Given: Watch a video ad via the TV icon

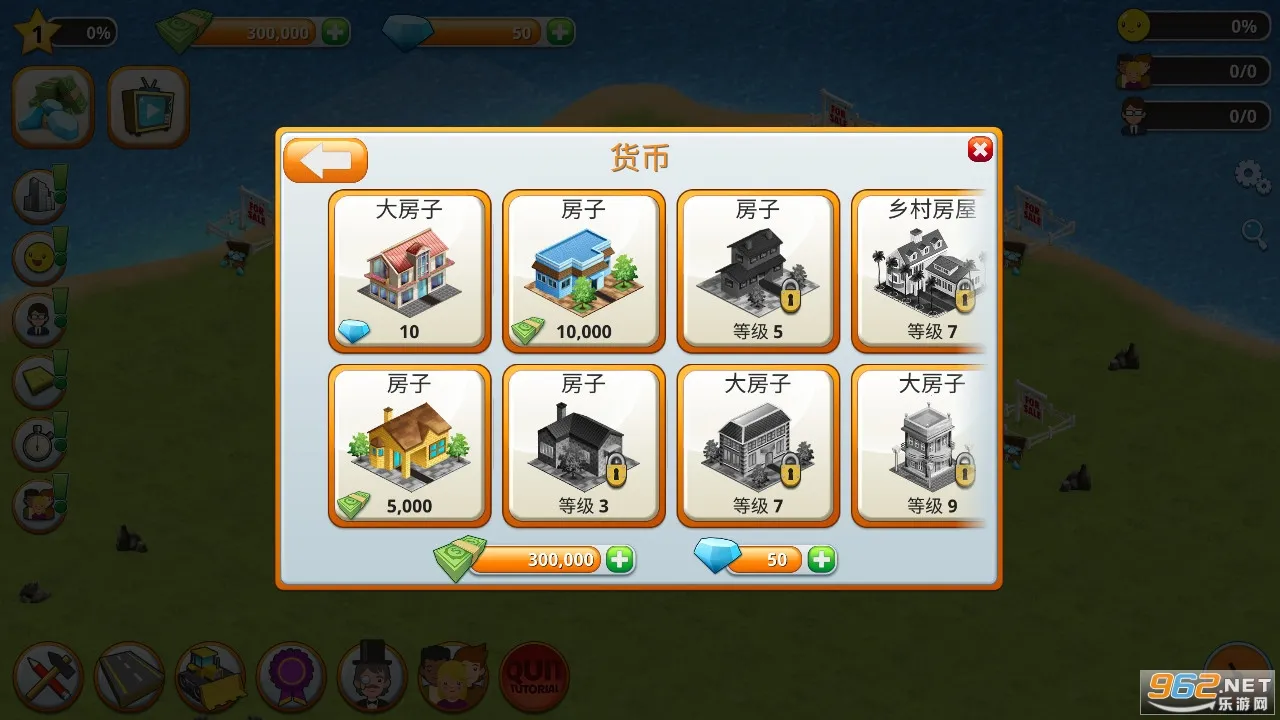Looking at the screenshot, I should click(148, 105).
